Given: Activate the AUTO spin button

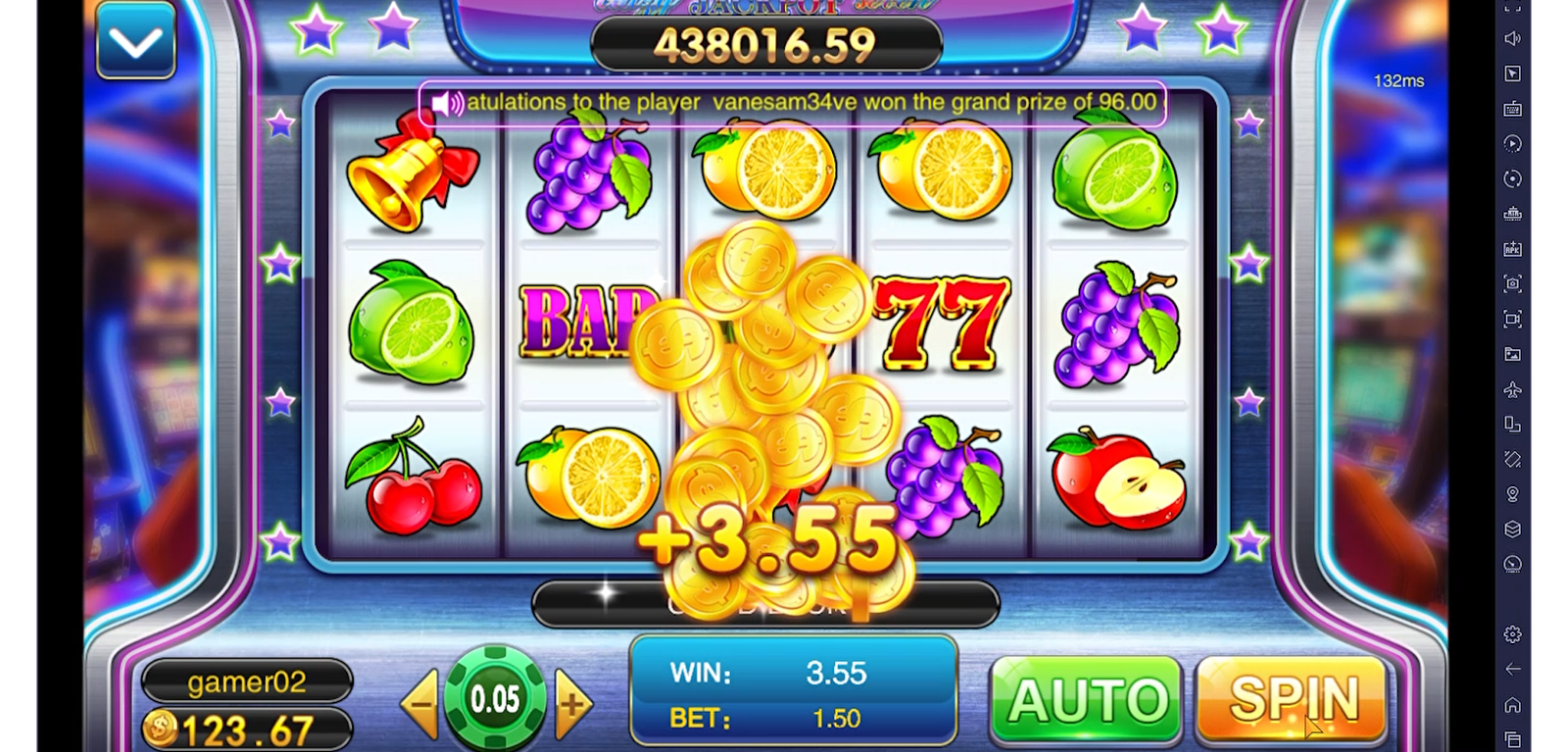Looking at the screenshot, I should [x=1087, y=700].
